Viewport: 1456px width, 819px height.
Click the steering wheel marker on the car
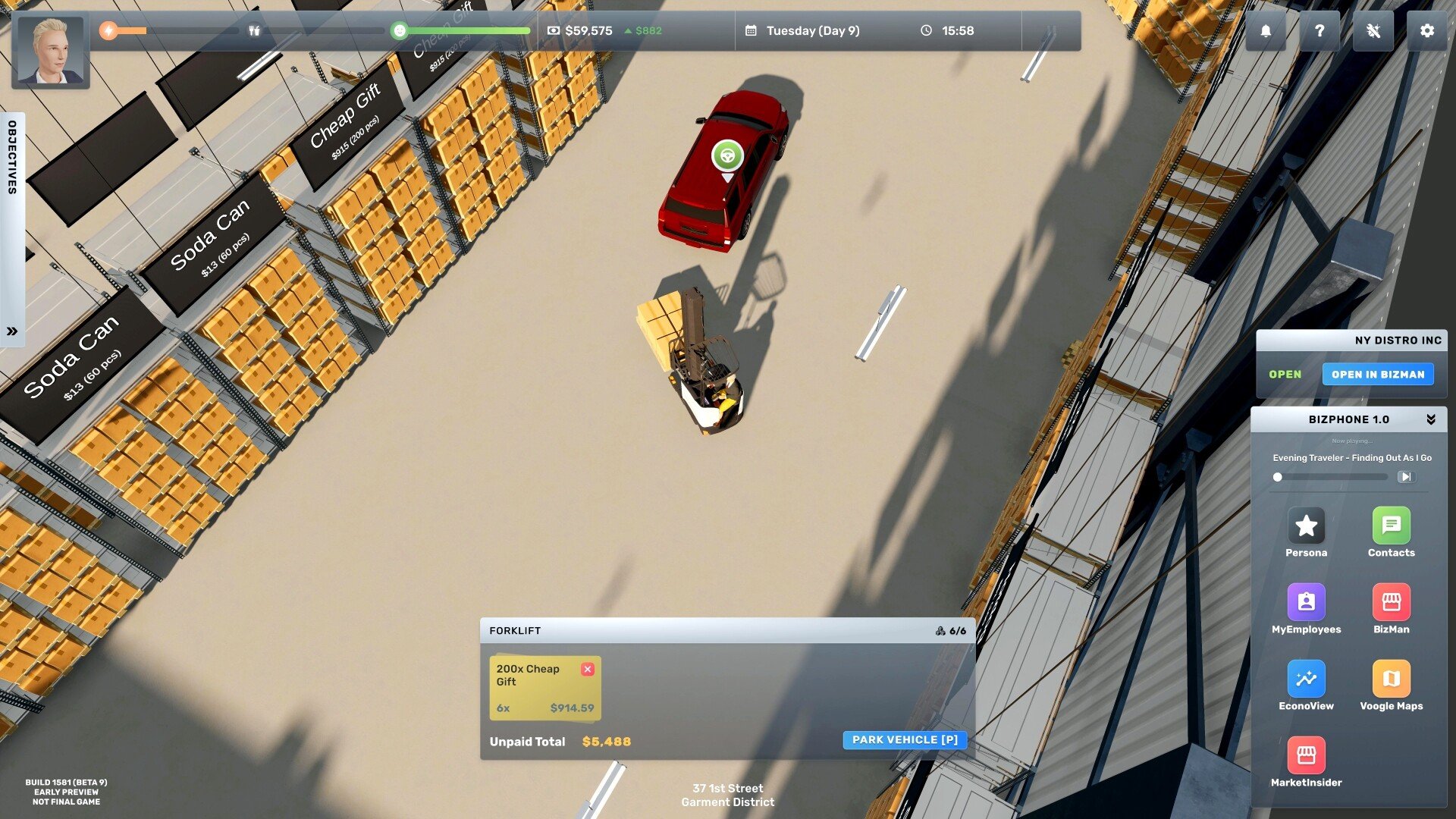[727, 156]
